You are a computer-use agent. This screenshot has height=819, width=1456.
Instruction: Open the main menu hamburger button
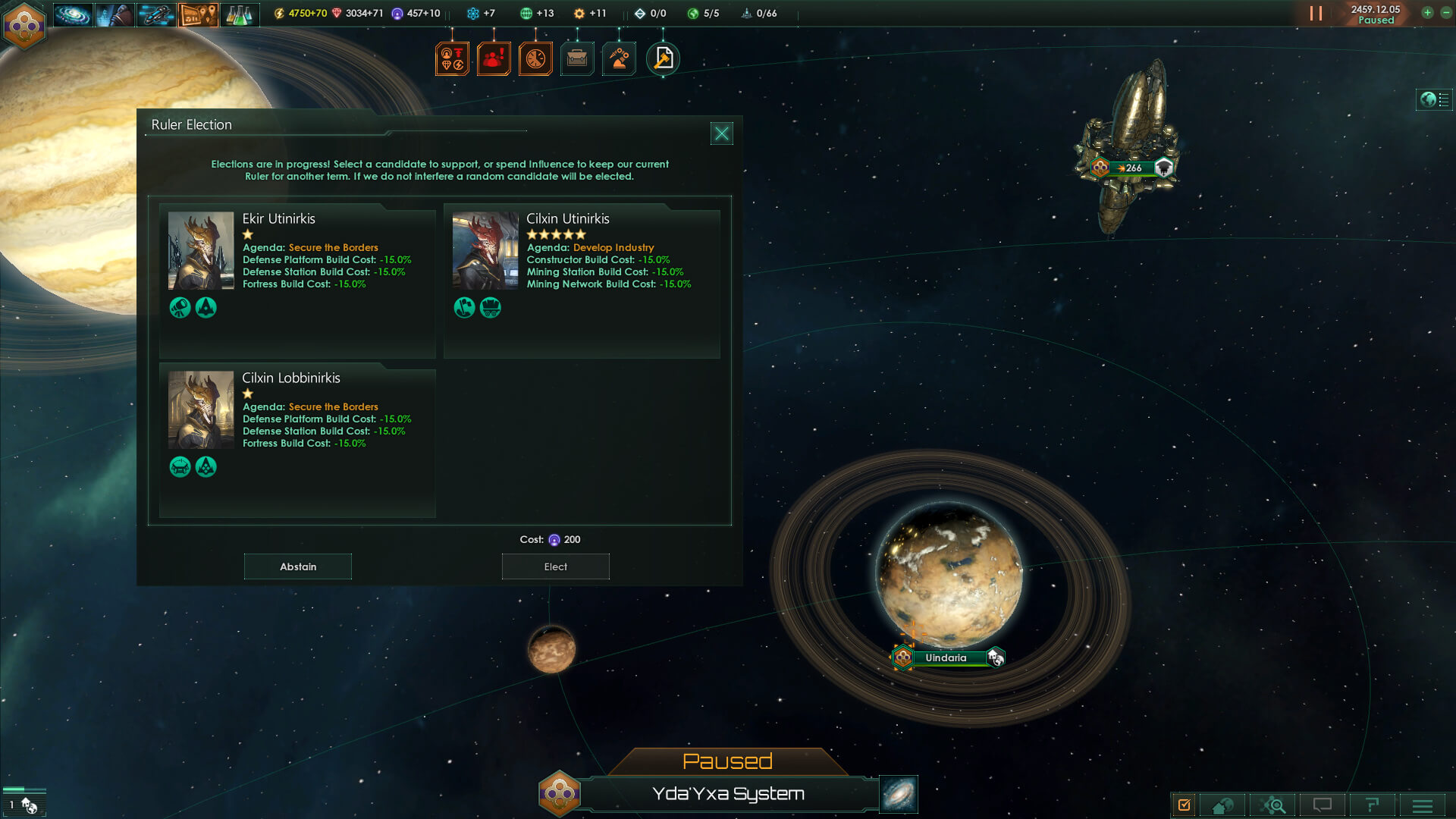(1422, 805)
